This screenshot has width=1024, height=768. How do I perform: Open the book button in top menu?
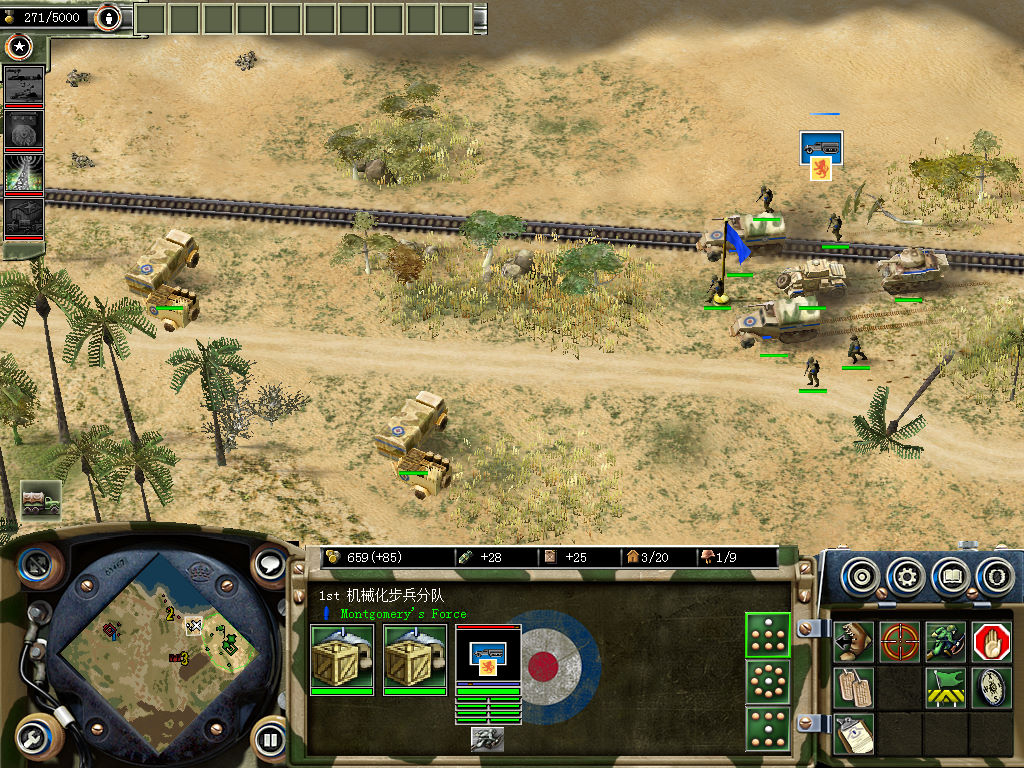tap(951, 577)
